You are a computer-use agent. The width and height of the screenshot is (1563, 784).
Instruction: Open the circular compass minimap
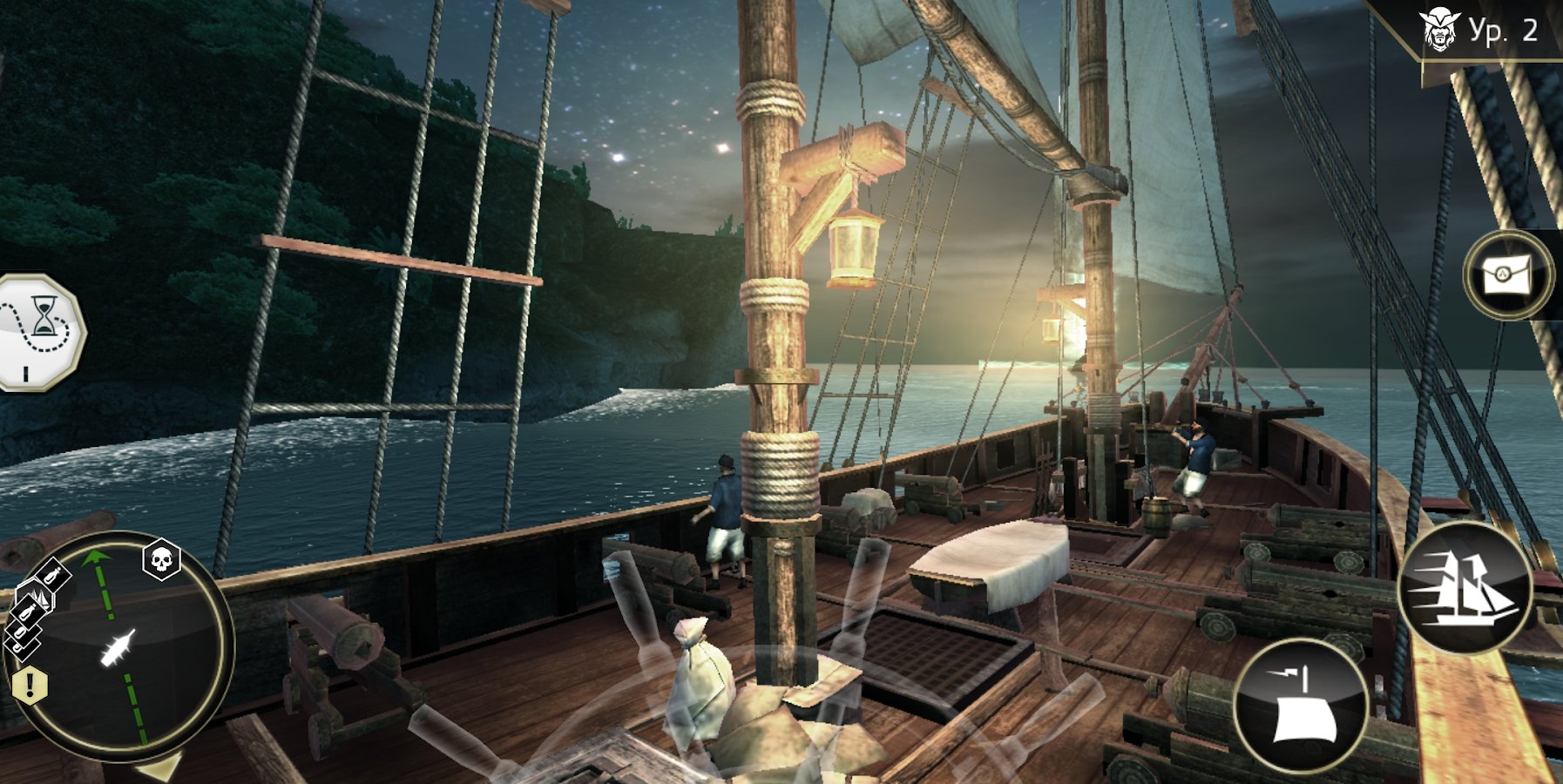pyautogui.click(x=120, y=649)
